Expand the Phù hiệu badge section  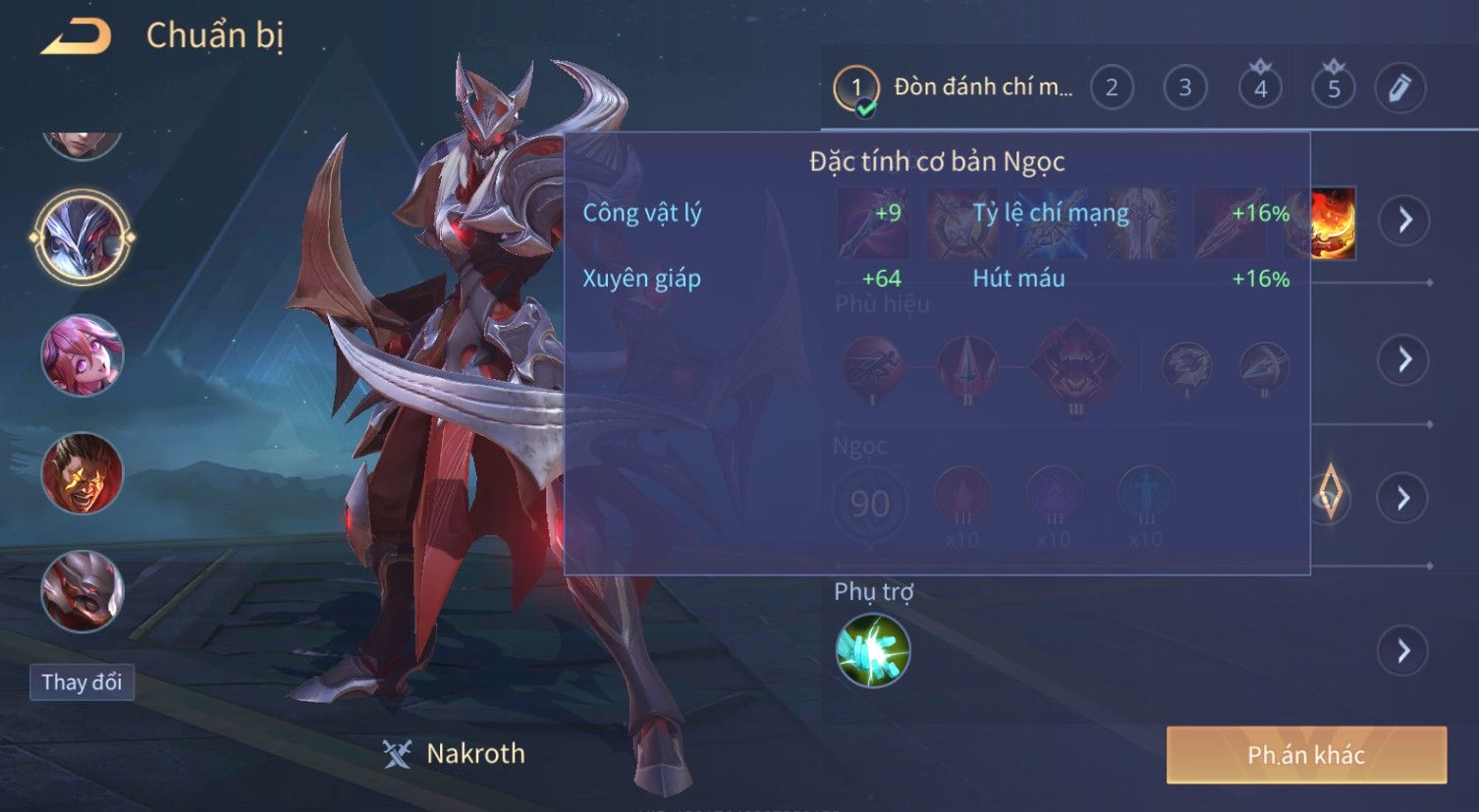point(1404,360)
